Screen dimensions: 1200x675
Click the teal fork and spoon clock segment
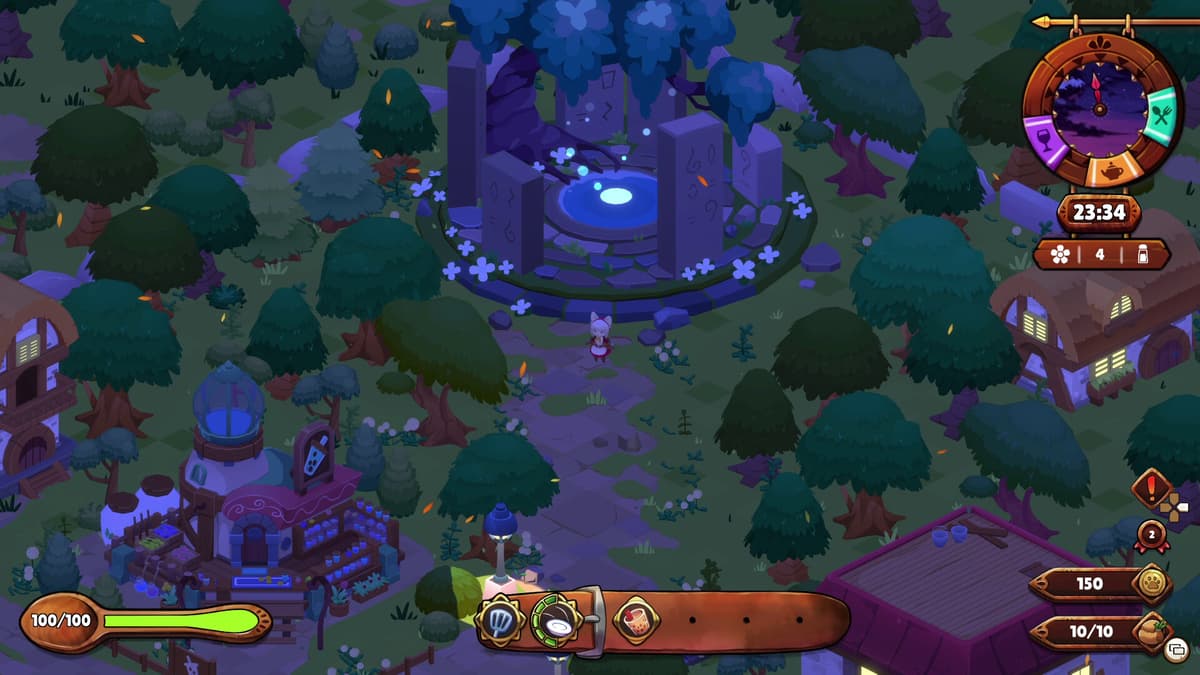pos(1161,114)
